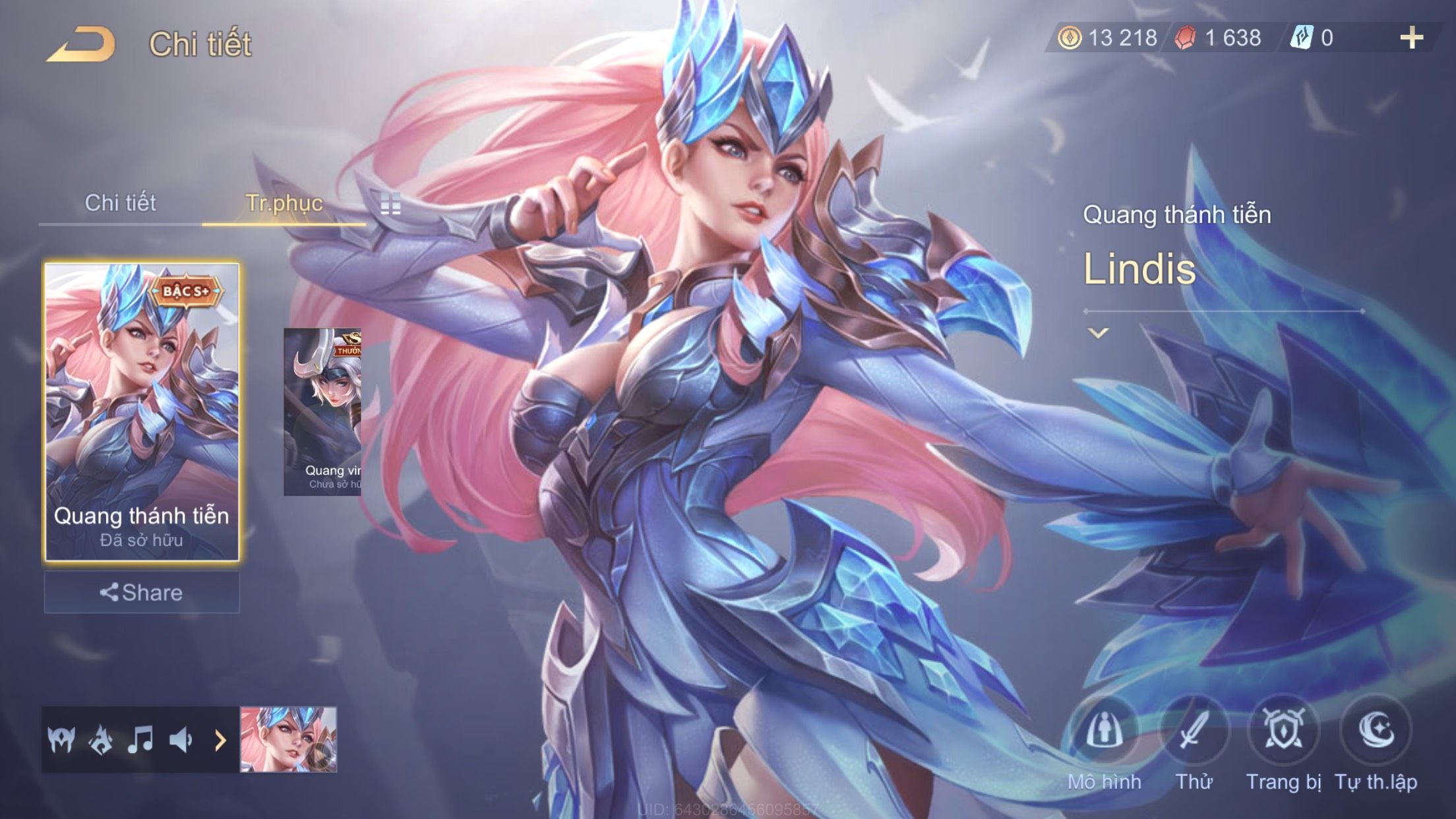The image size is (1456, 819).
Task: Select the flame effect icon
Action: [101, 740]
